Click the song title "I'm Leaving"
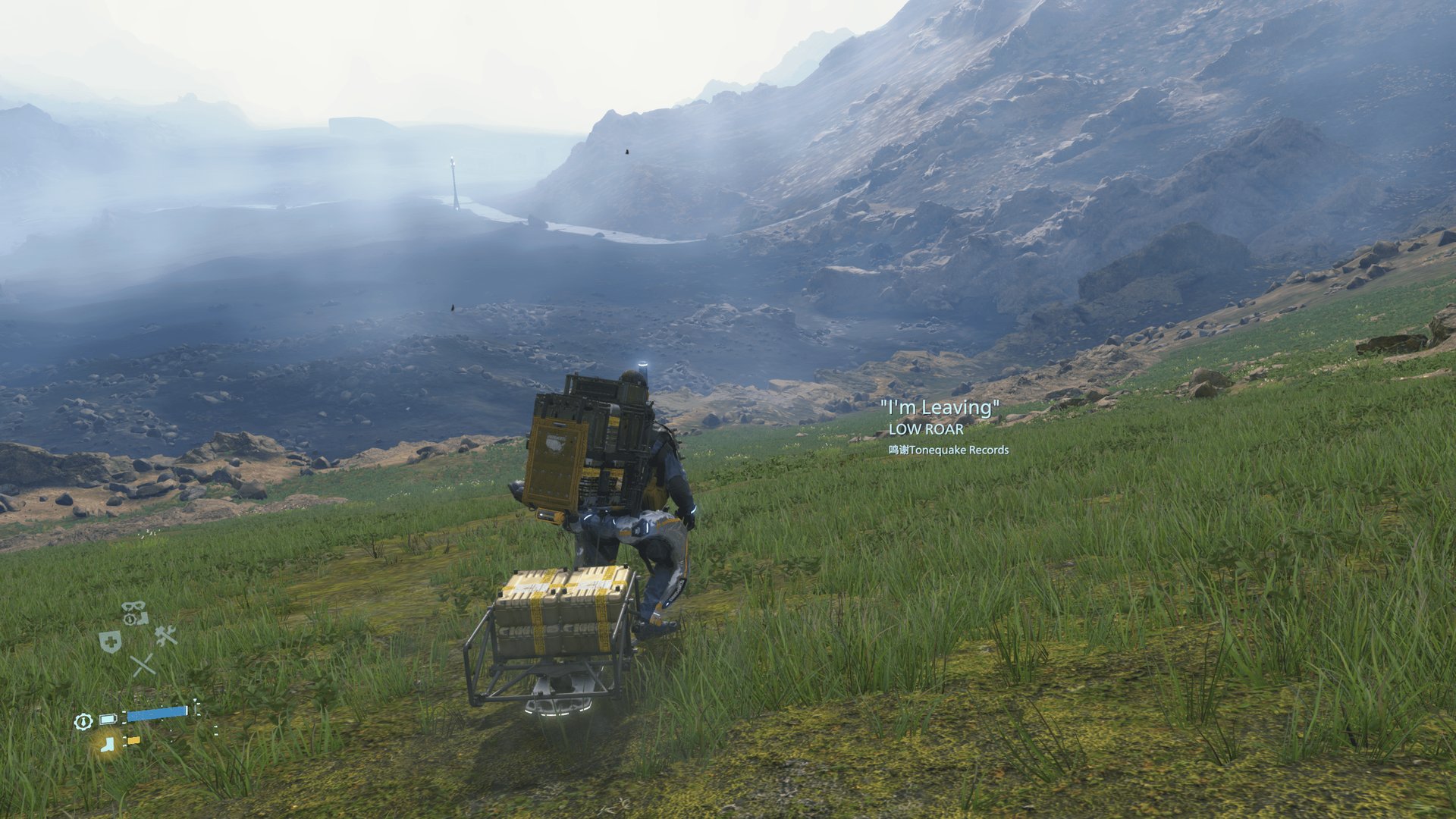Viewport: 1456px width, 819px height. pos(940,406)
